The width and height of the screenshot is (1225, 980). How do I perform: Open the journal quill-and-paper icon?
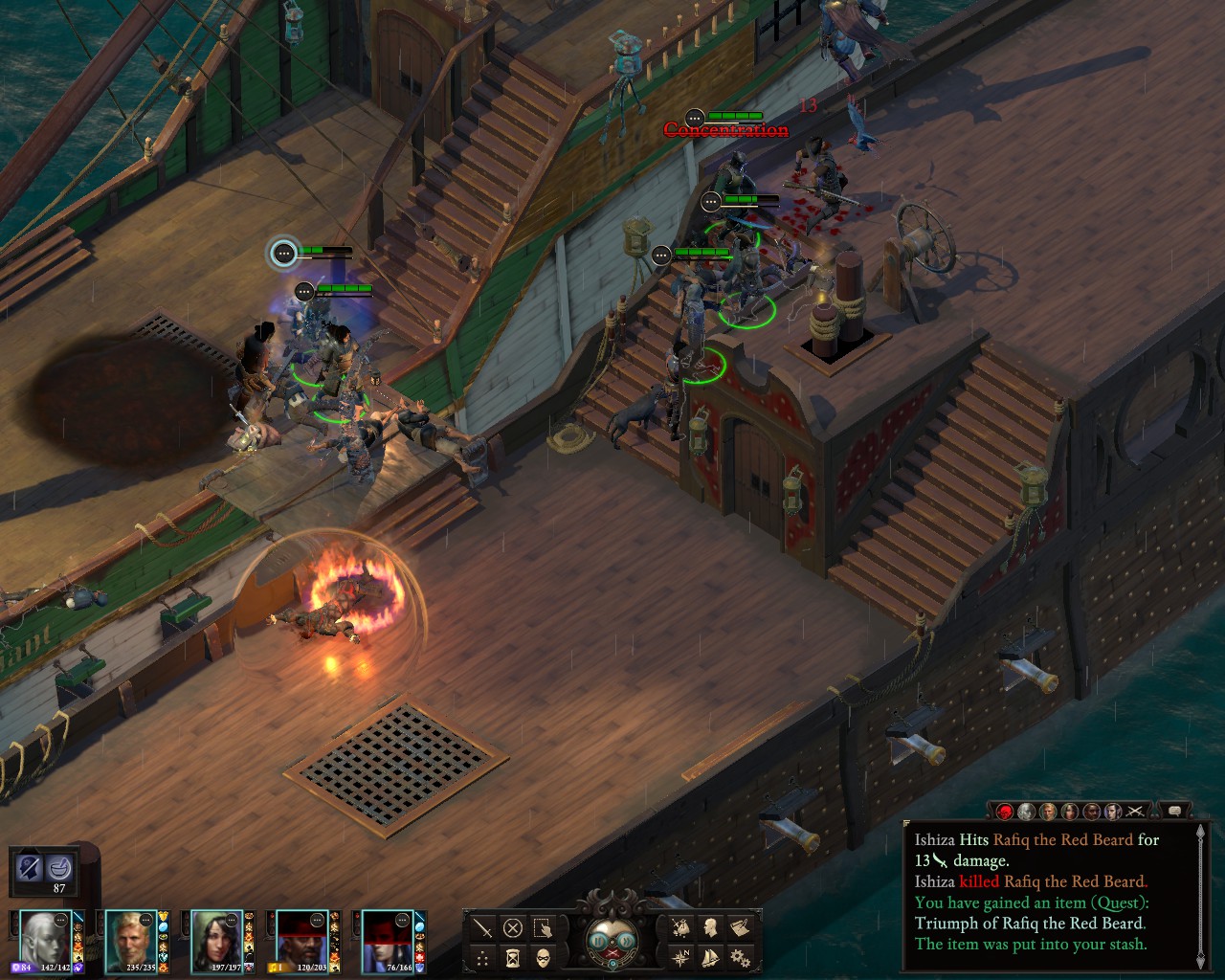click(740, 927)
